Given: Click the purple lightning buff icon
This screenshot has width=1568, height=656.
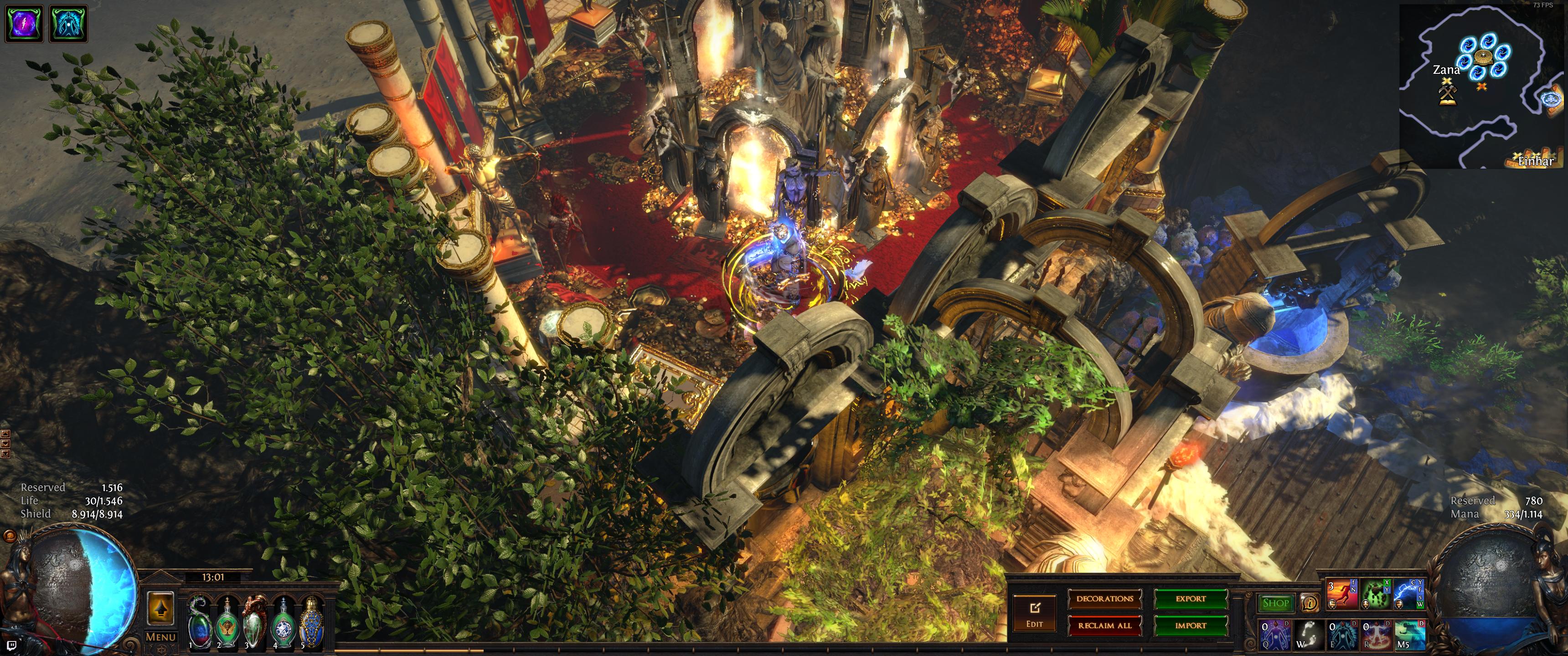Looking at the screenshot, I should 24,23.
